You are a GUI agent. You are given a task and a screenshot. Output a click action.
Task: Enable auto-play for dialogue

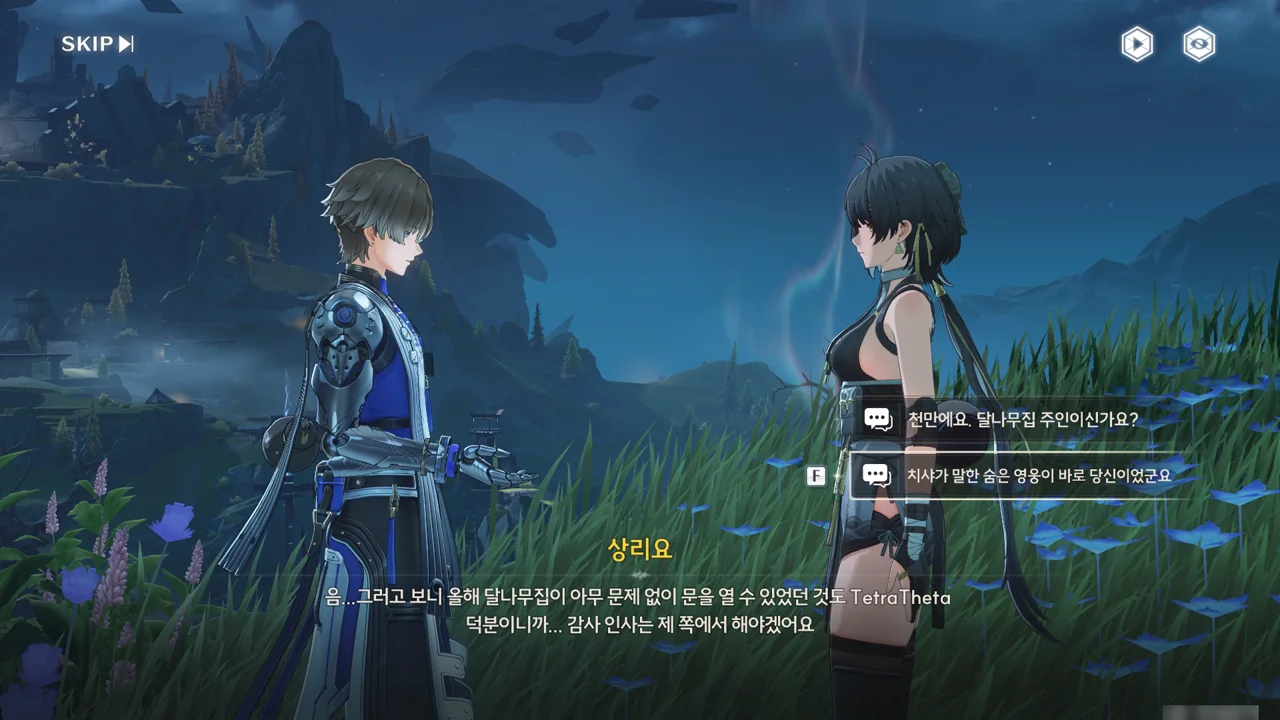point(1136,44)
